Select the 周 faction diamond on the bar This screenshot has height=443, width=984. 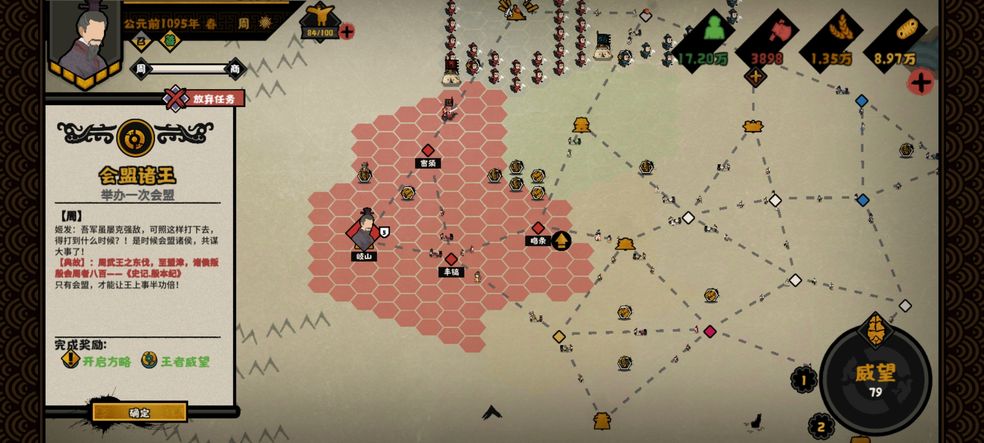(x=140, y=68)
